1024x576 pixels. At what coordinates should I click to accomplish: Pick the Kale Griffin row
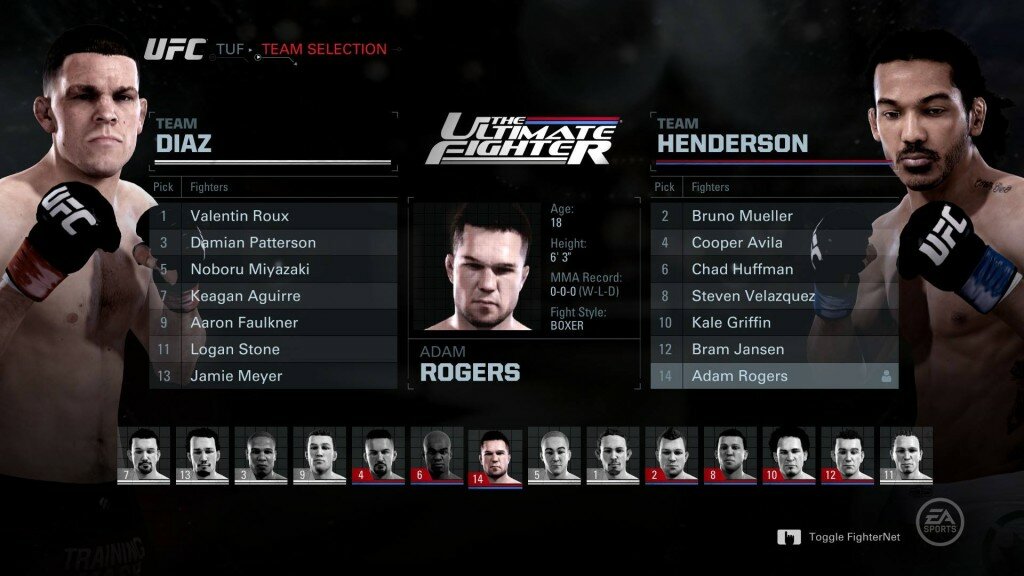773,323
